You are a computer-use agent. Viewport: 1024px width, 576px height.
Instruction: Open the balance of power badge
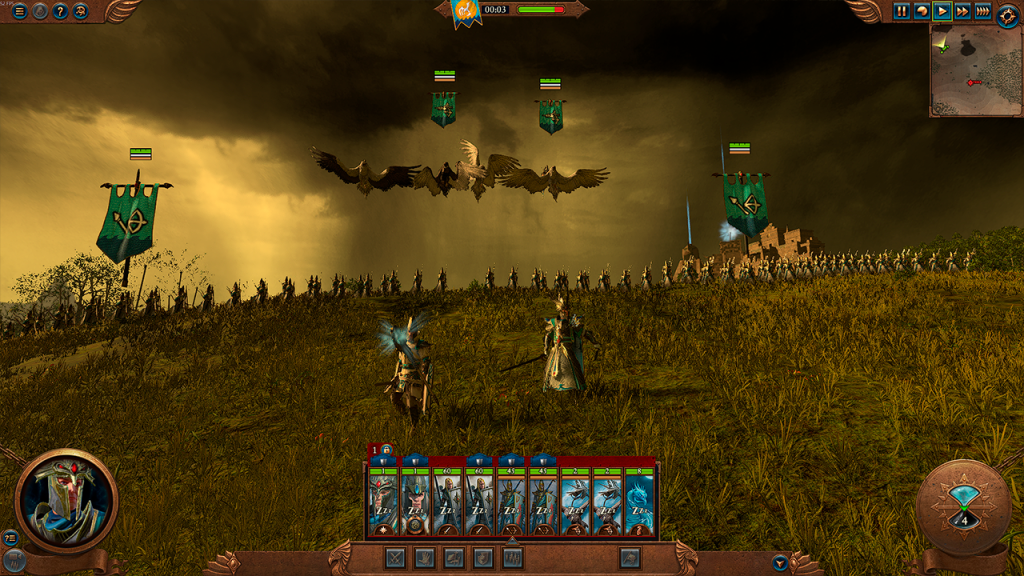click(463, 11)
